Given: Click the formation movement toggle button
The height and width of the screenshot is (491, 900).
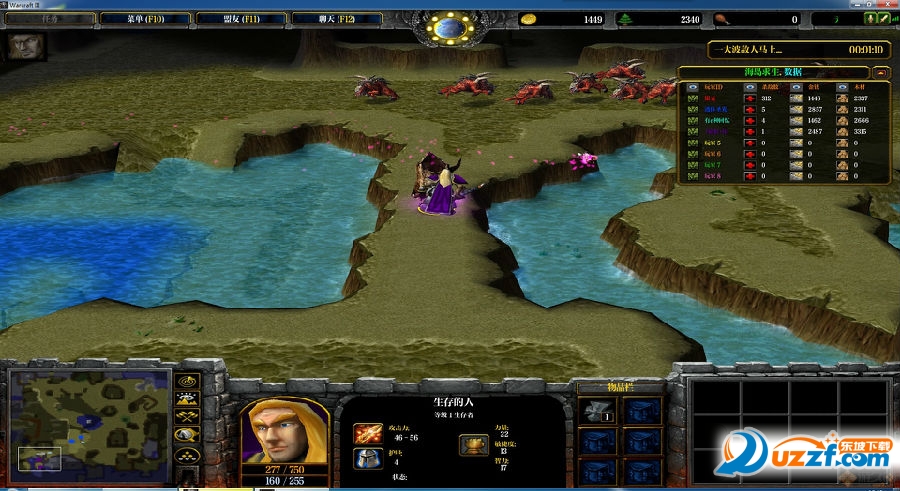Looking at the screenshot, I should pyautogui.click(x=186, y=456).
